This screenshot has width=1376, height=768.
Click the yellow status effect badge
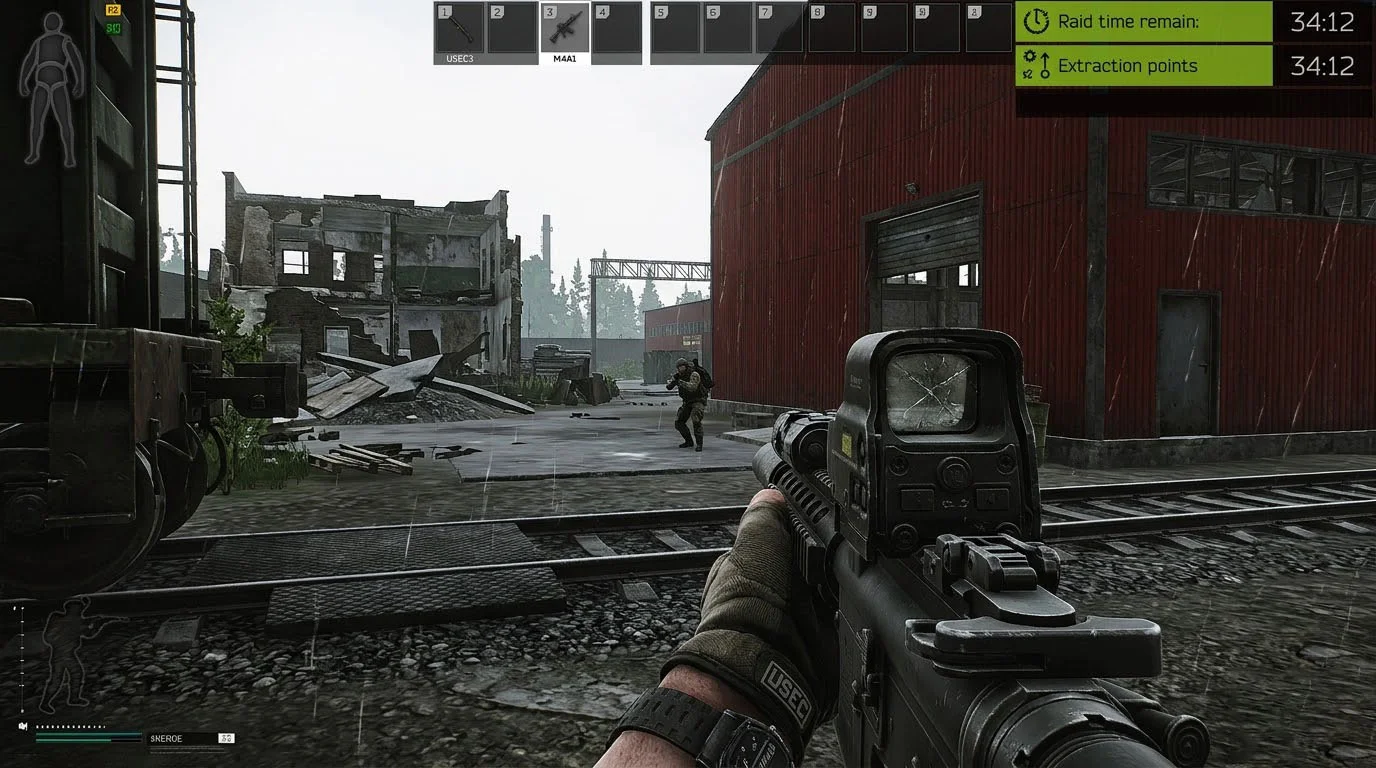tap(113, 10)
